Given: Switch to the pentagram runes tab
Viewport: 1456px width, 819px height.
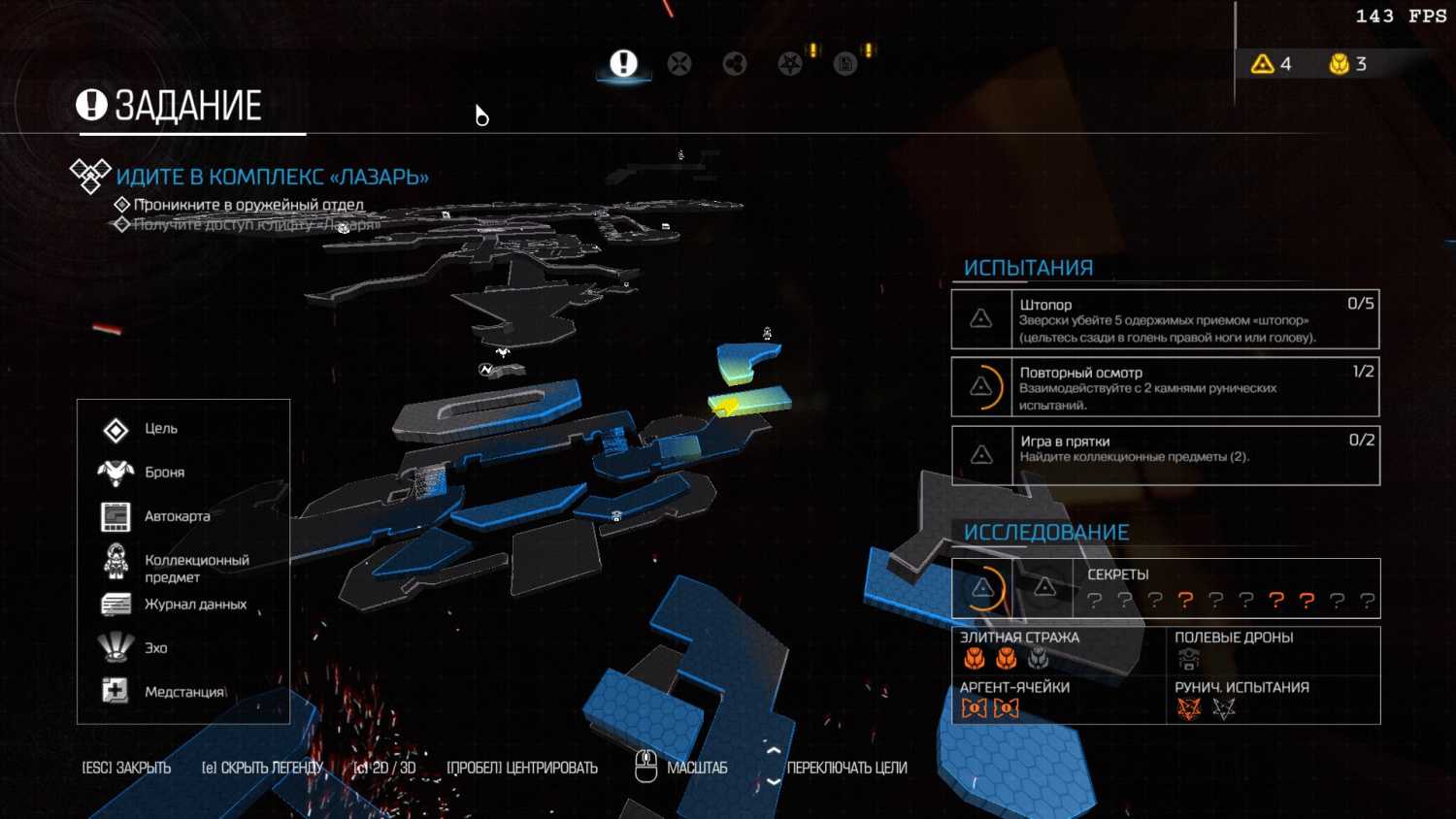Looking at the screenshot, I should 790,64.
